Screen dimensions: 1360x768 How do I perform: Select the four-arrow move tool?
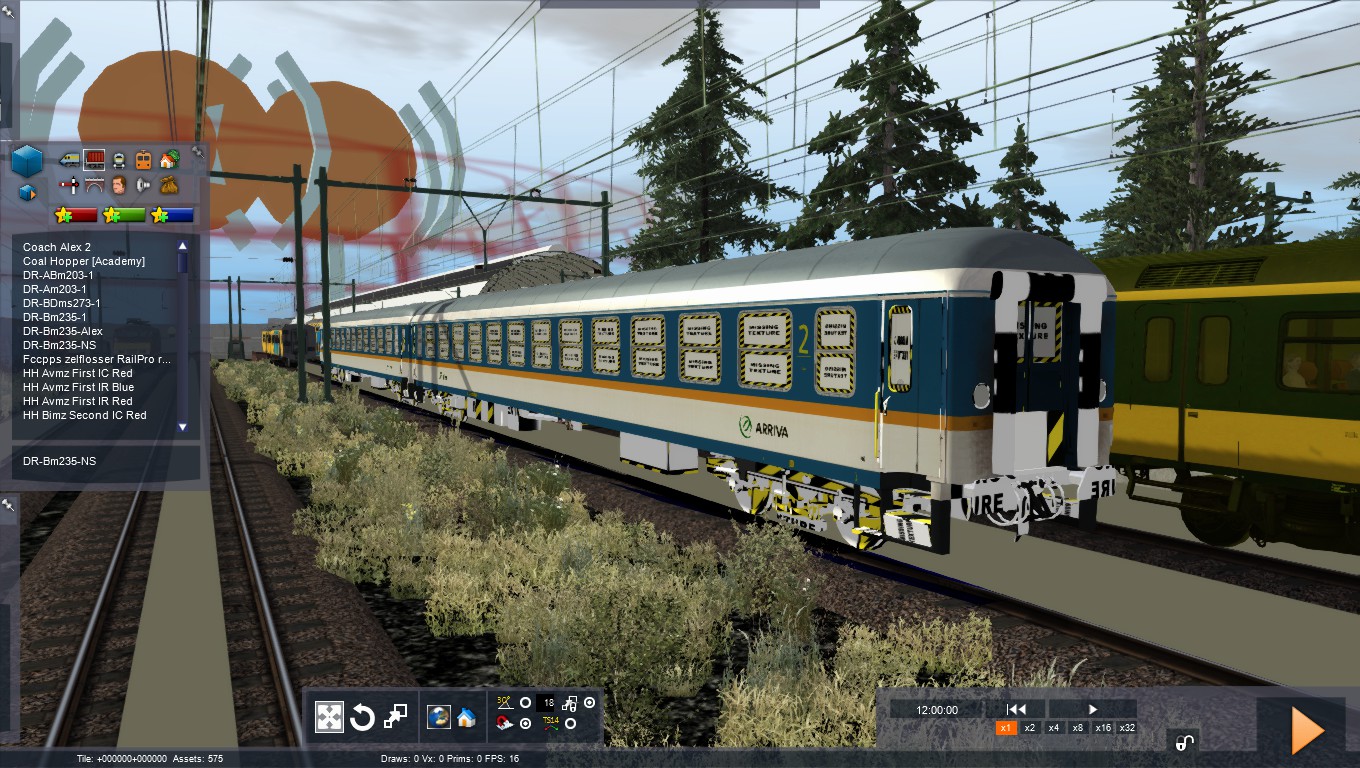tap(330, 717)
